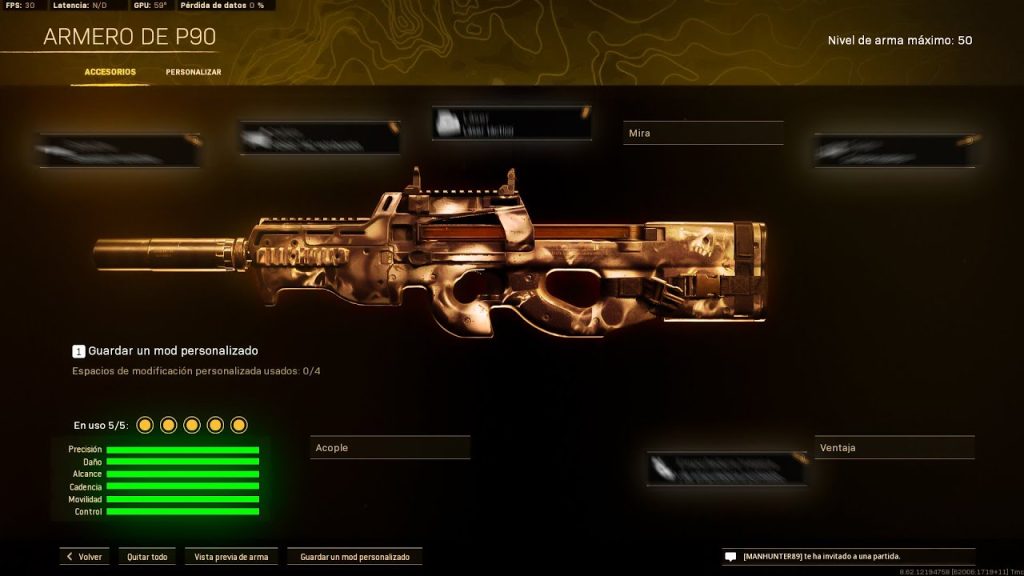Switch to the Personalizar tab

(x=193, y=72)
